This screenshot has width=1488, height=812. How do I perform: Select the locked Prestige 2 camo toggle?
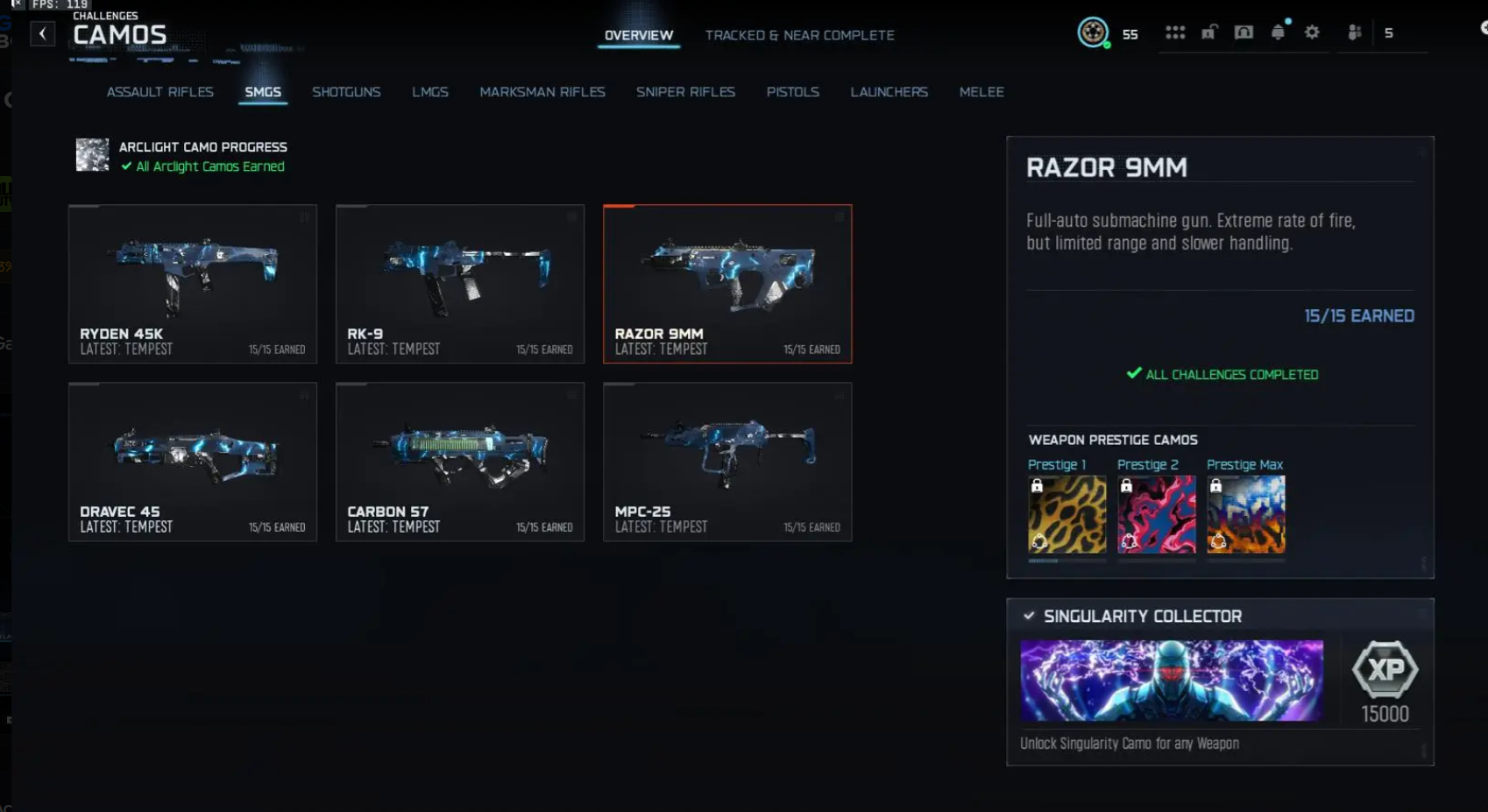(x=1126, y=484)
